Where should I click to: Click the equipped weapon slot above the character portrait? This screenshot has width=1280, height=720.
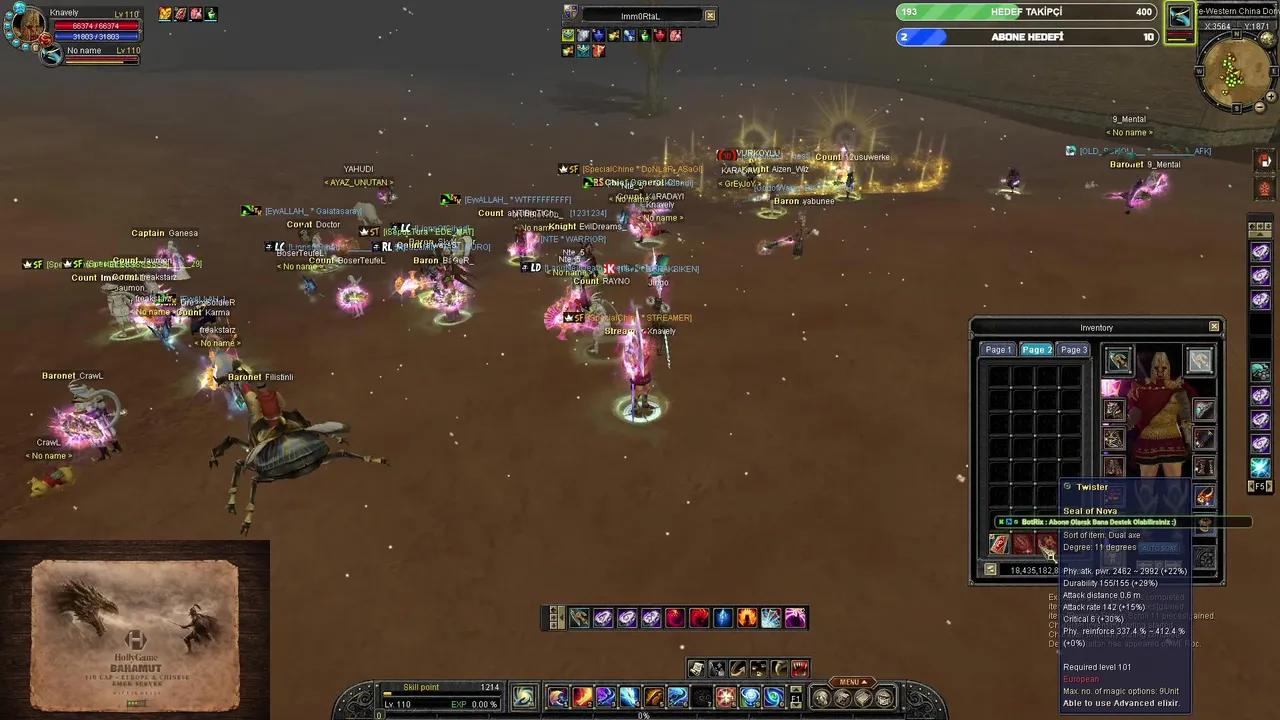click(1118, 360)
